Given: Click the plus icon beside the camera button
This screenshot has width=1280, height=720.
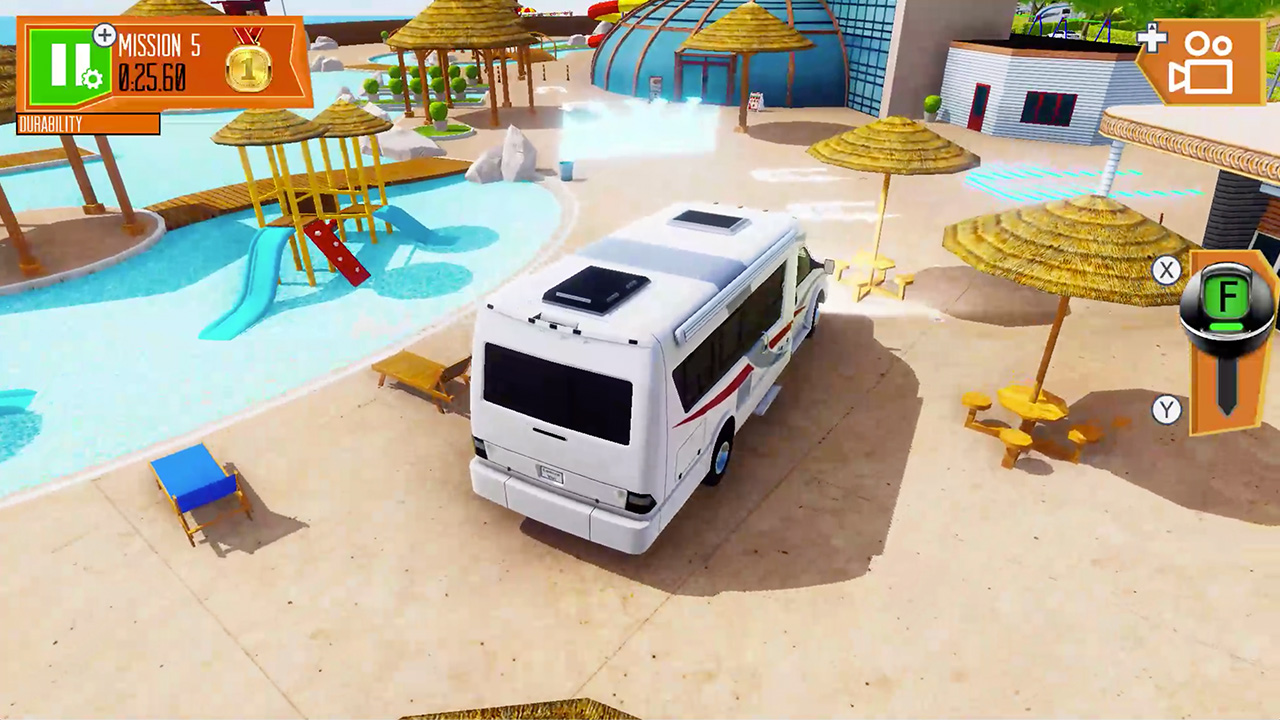Looking at the screenshot, I should [x=1152, y=40].
